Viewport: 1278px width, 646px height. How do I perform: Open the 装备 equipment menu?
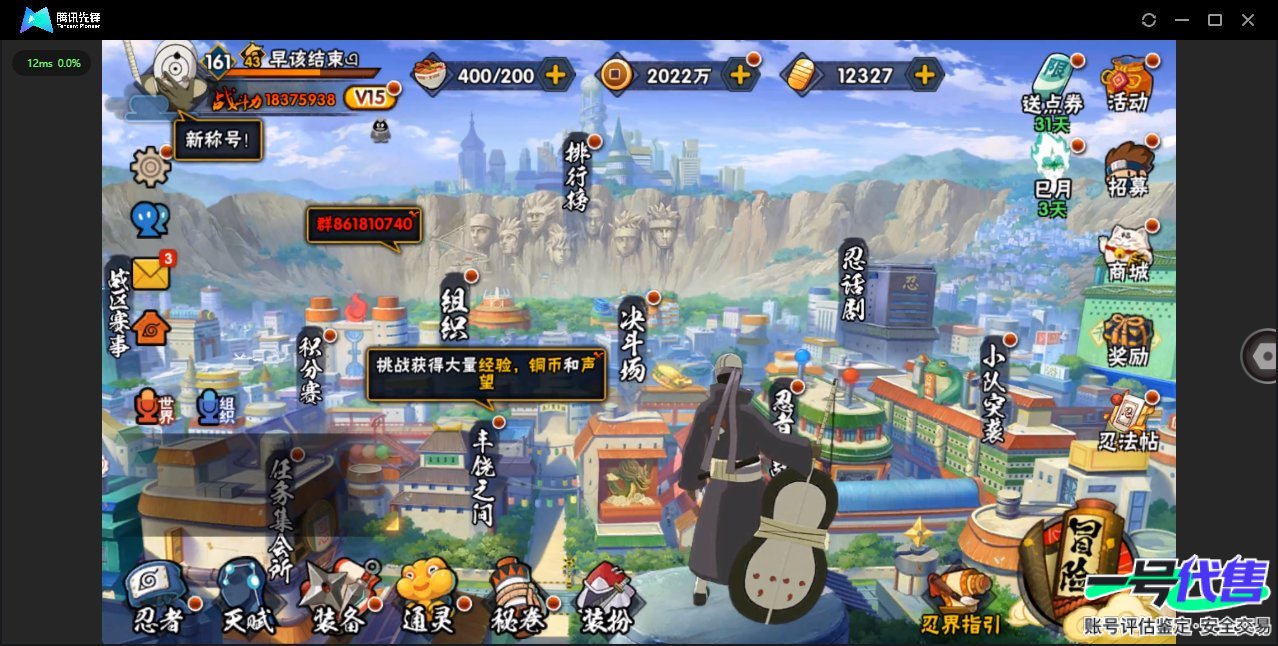coord(337,600)
